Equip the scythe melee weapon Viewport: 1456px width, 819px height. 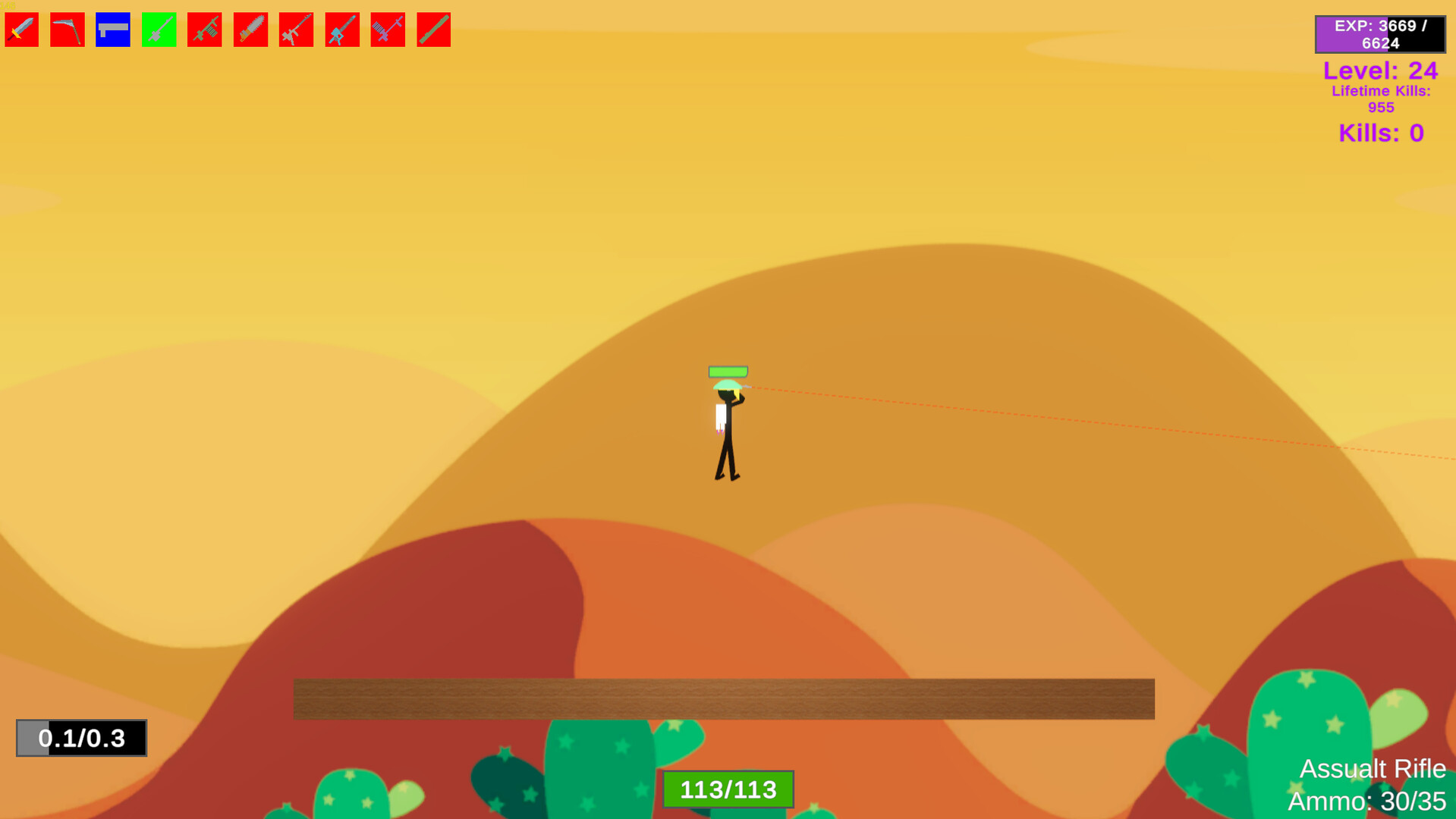click(x=67, y=30)
